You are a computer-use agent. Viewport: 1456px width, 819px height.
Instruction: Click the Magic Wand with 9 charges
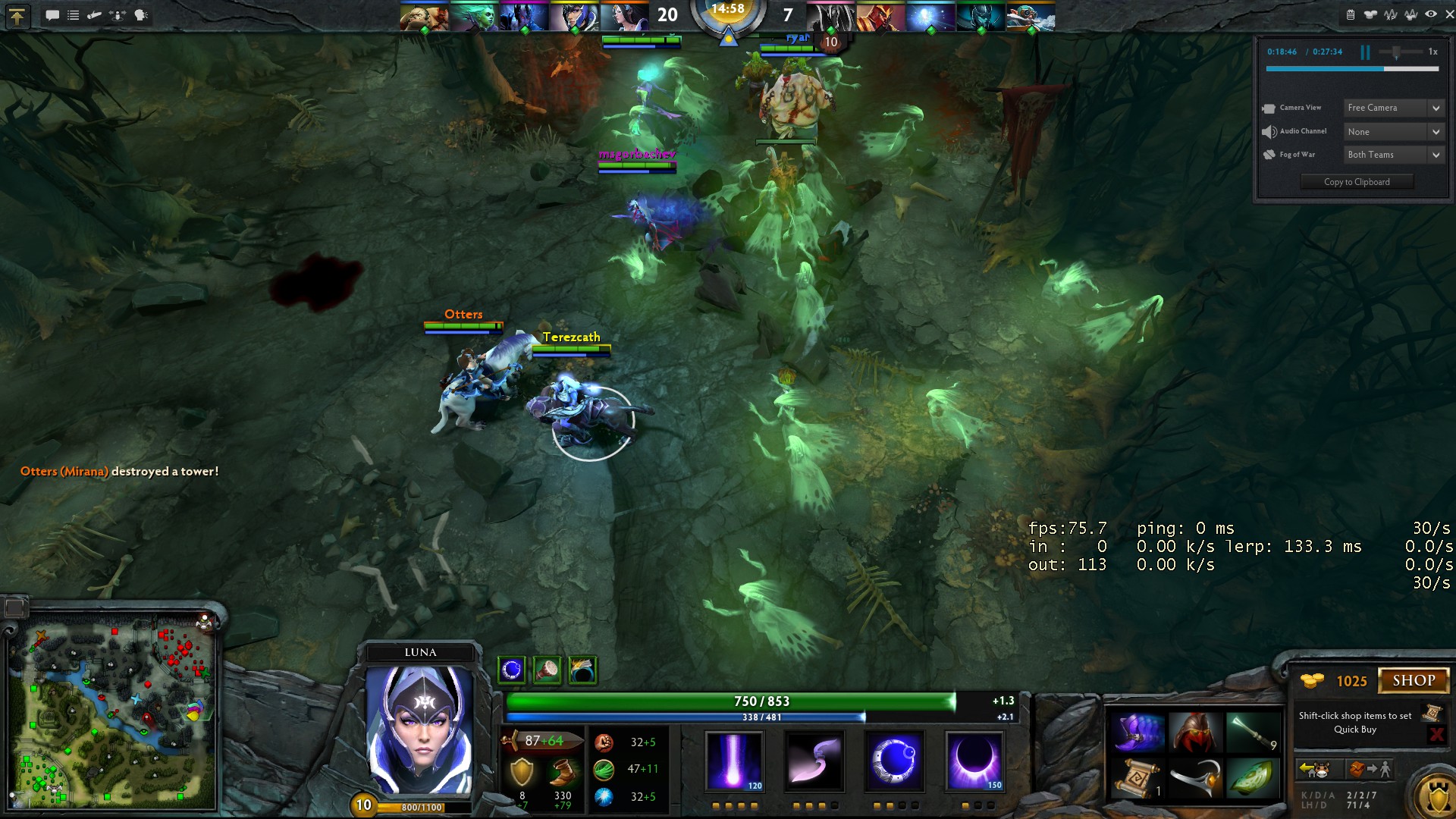[x=1254, y=734]
